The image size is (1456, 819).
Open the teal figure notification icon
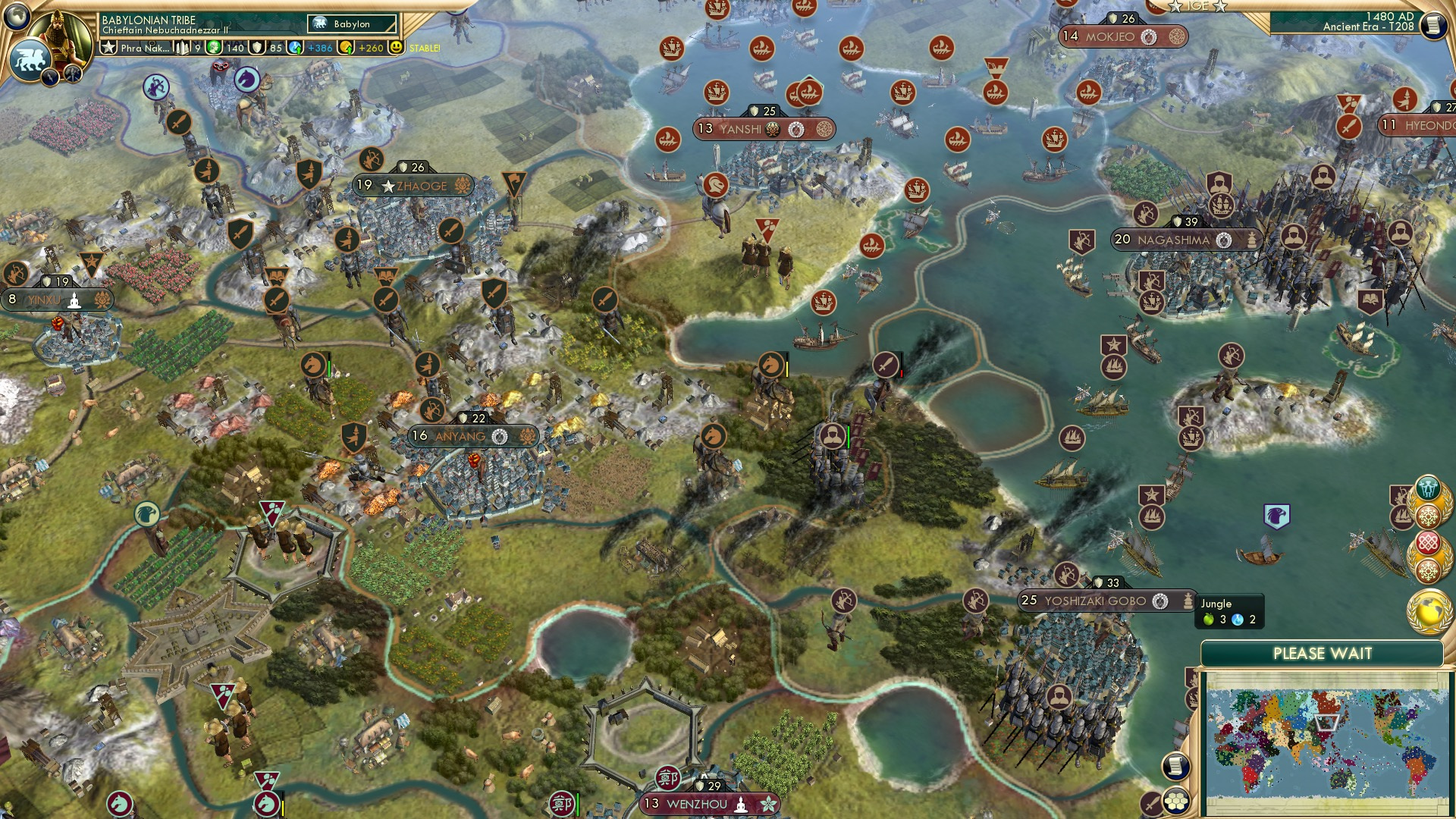[x=1428, y=486]
